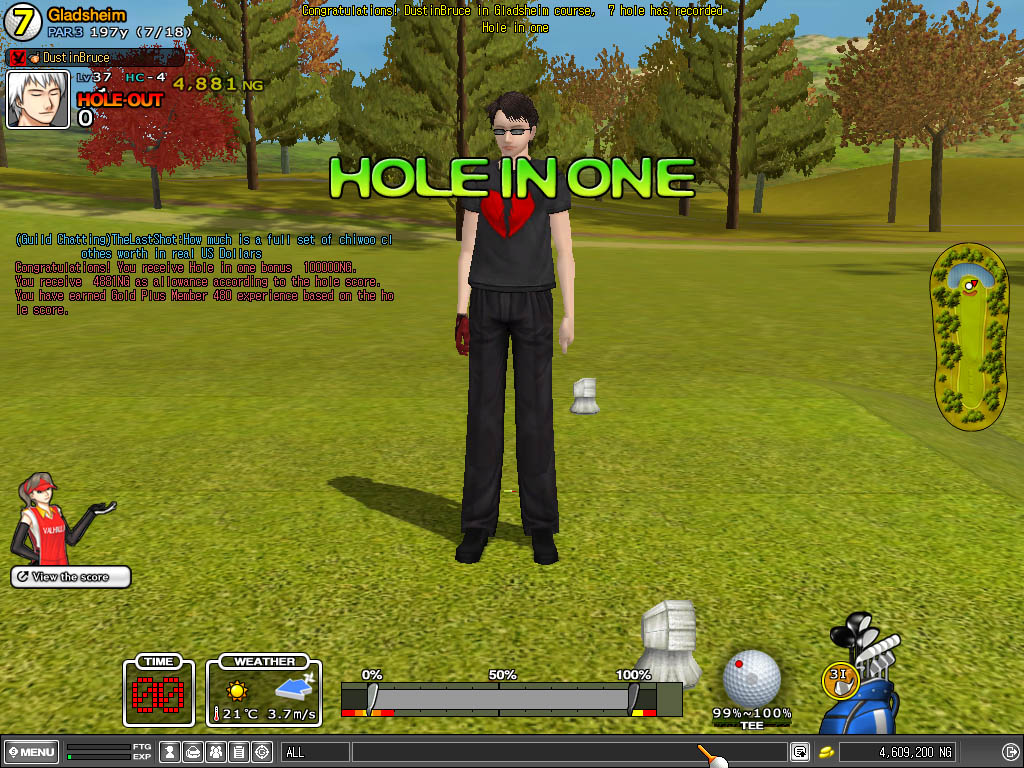The image size is (1024, 768).
Task: Click the golf ball spin selector
Action: pos(751,677)
